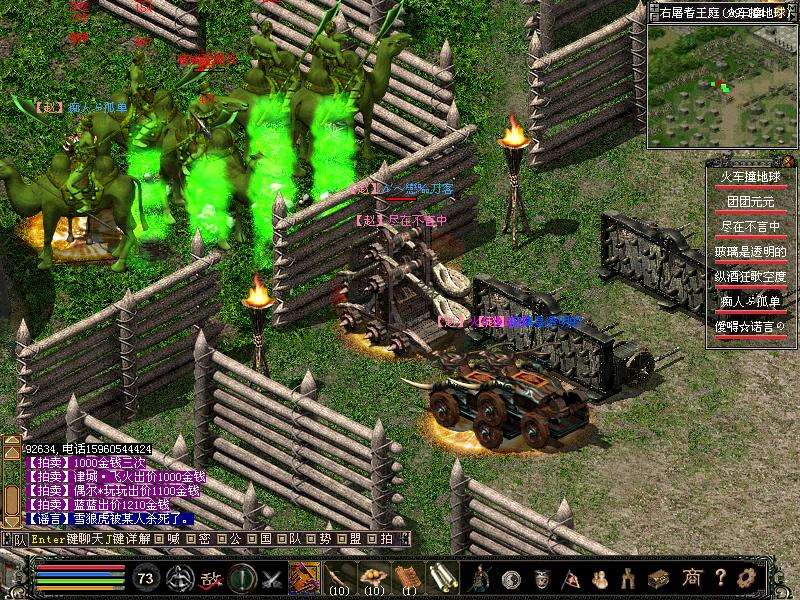
Task: Open the gear settings icon
Action: click(x=746, y=577)
